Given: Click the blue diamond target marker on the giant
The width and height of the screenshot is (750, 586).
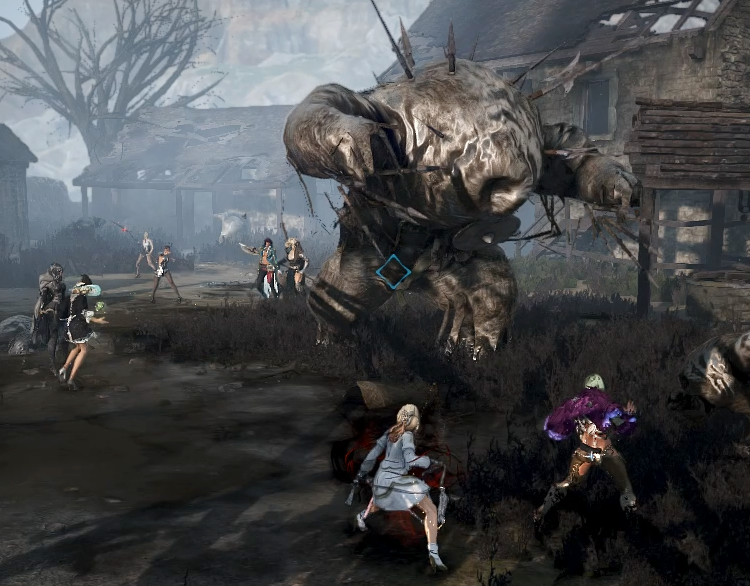Looking at the screenshot, I should click(393, 272).
